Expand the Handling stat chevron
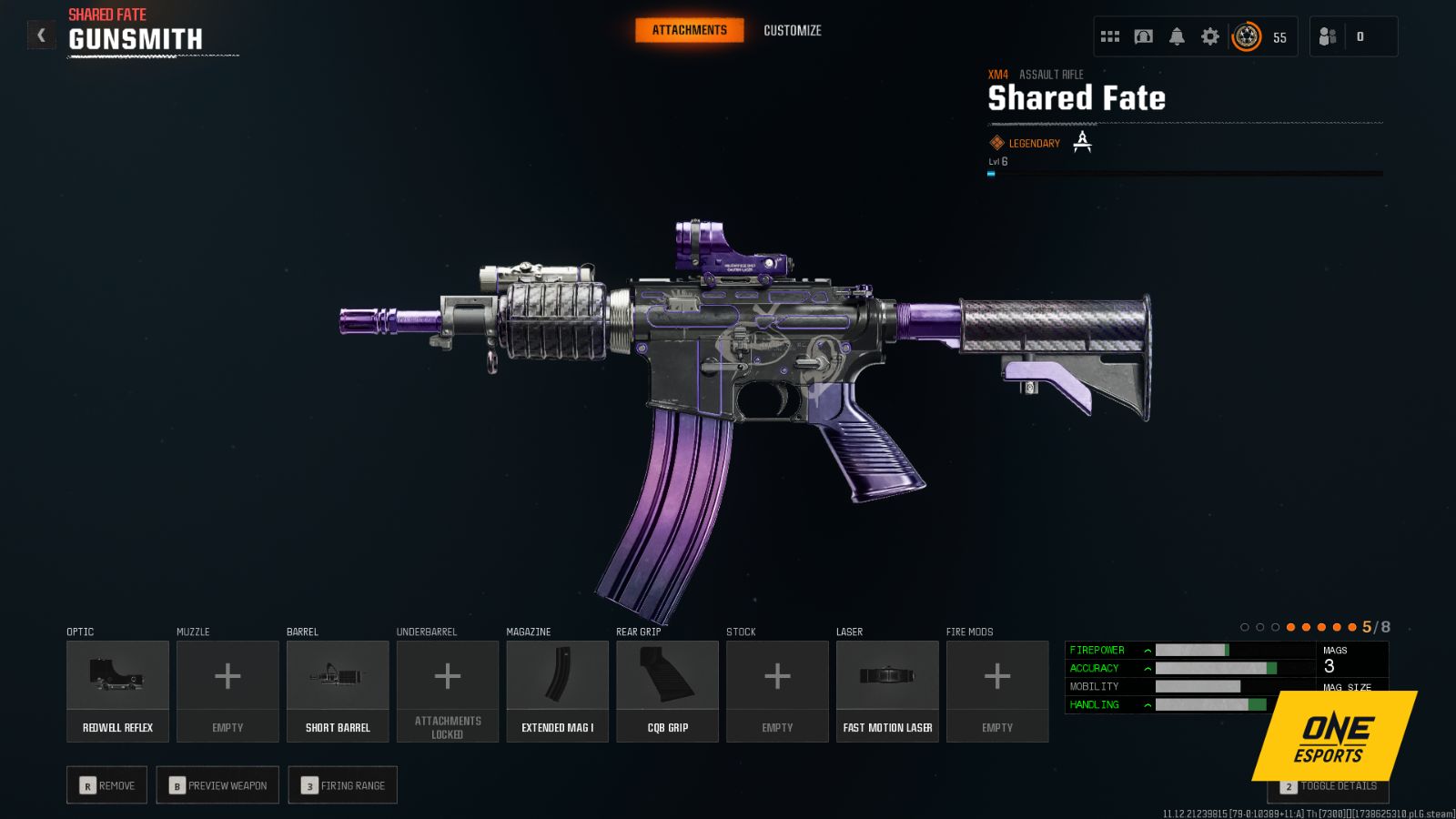Screen dimensions: 1456x819 [1146, 703]
